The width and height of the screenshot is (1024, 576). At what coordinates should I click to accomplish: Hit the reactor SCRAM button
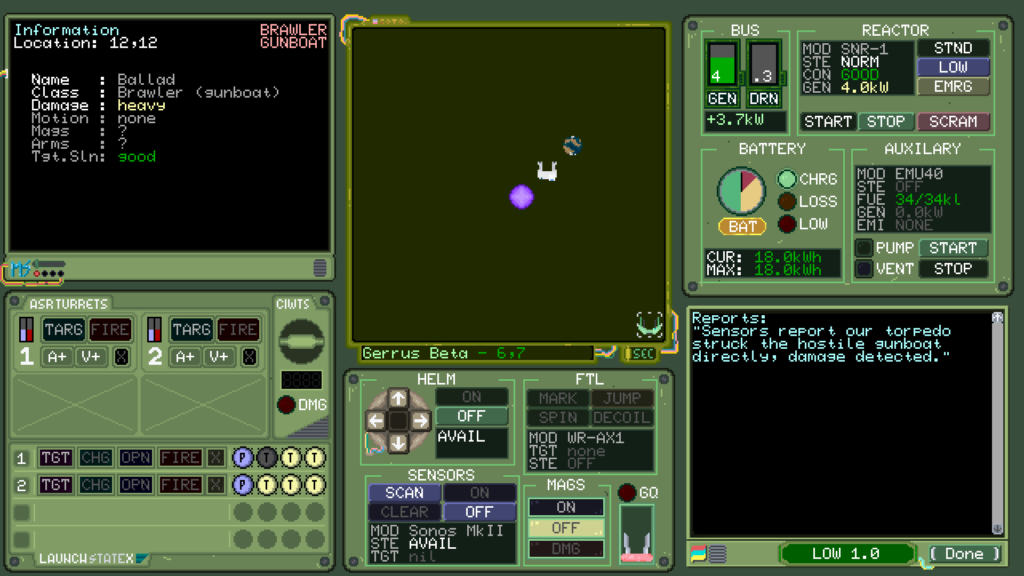[x=952, y=122]
